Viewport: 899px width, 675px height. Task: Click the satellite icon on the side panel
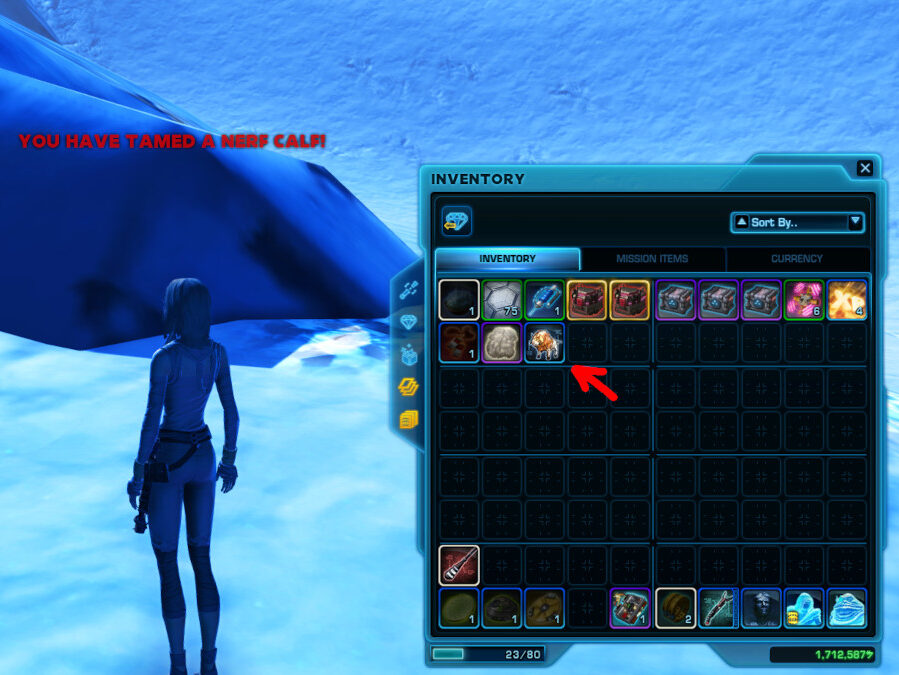pyautogui.click(x=408, y=290)
